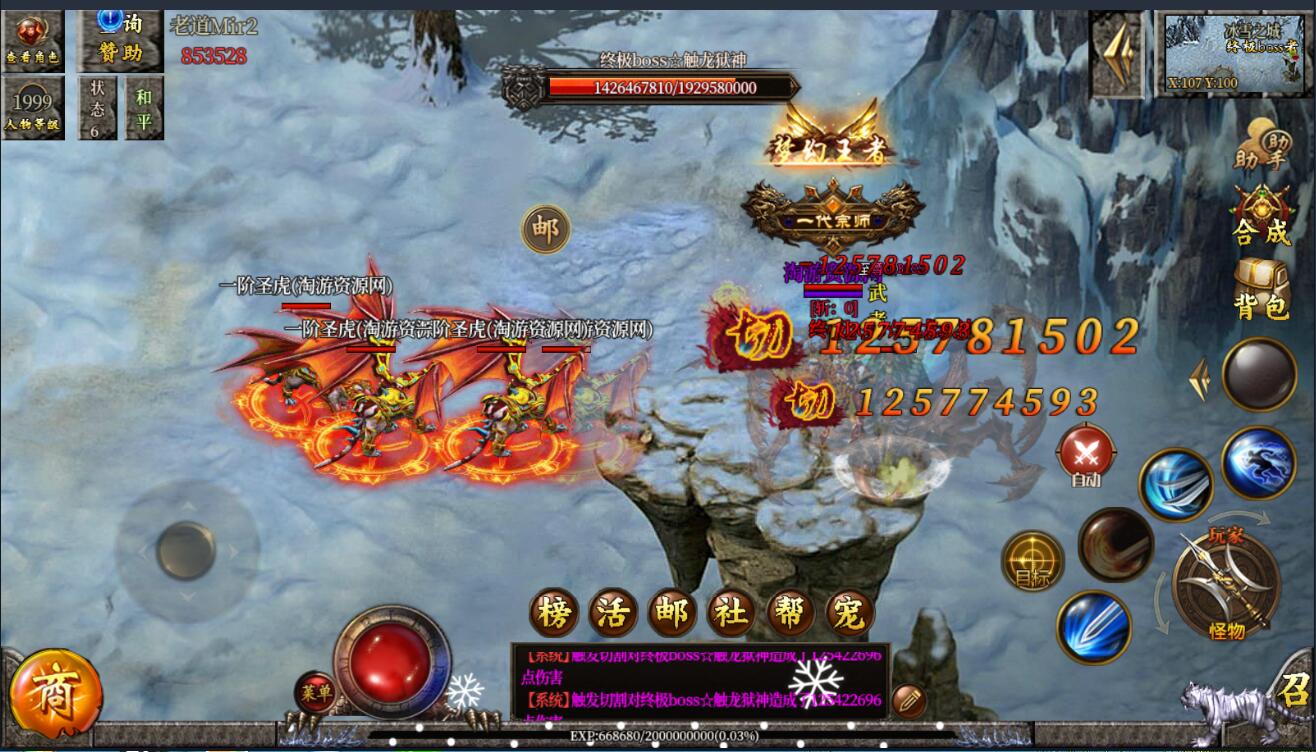Image resolution: width=1316 pixels, height=752 pixels.
Task: Activate the blue lightning dash skill
Action: coord(1257,462)
